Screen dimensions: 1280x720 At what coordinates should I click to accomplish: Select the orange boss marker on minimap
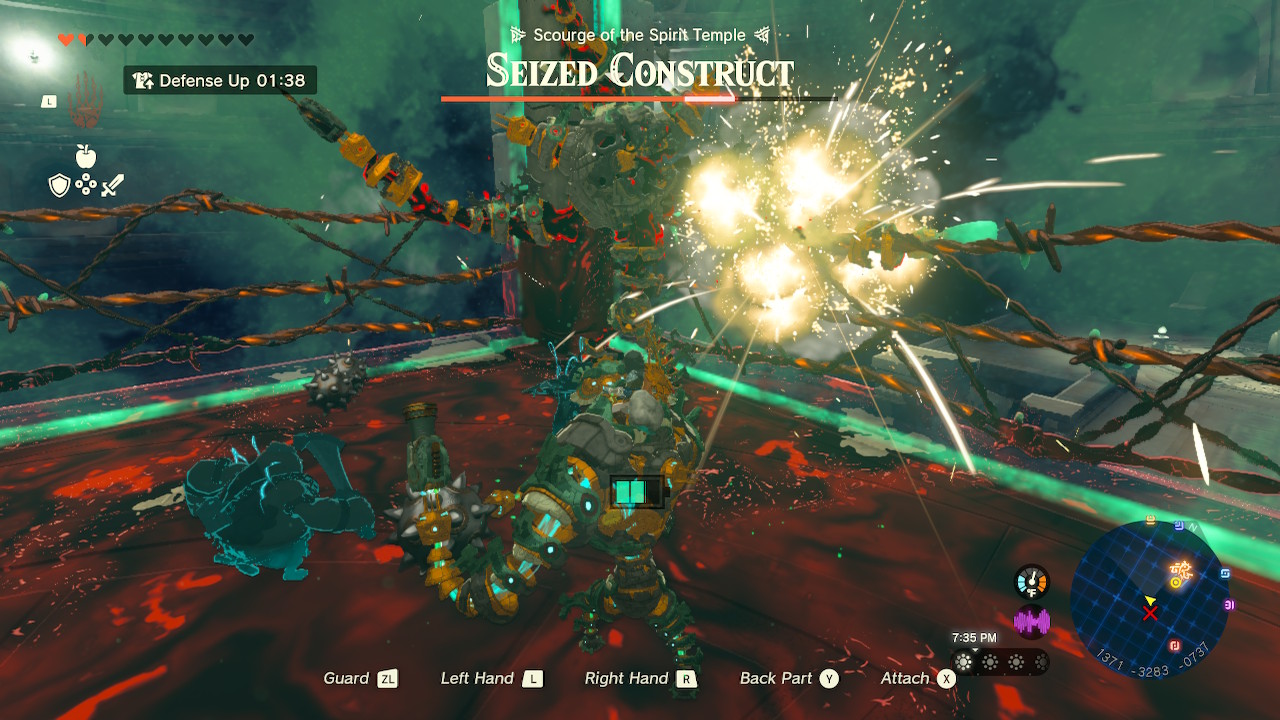1180,572
